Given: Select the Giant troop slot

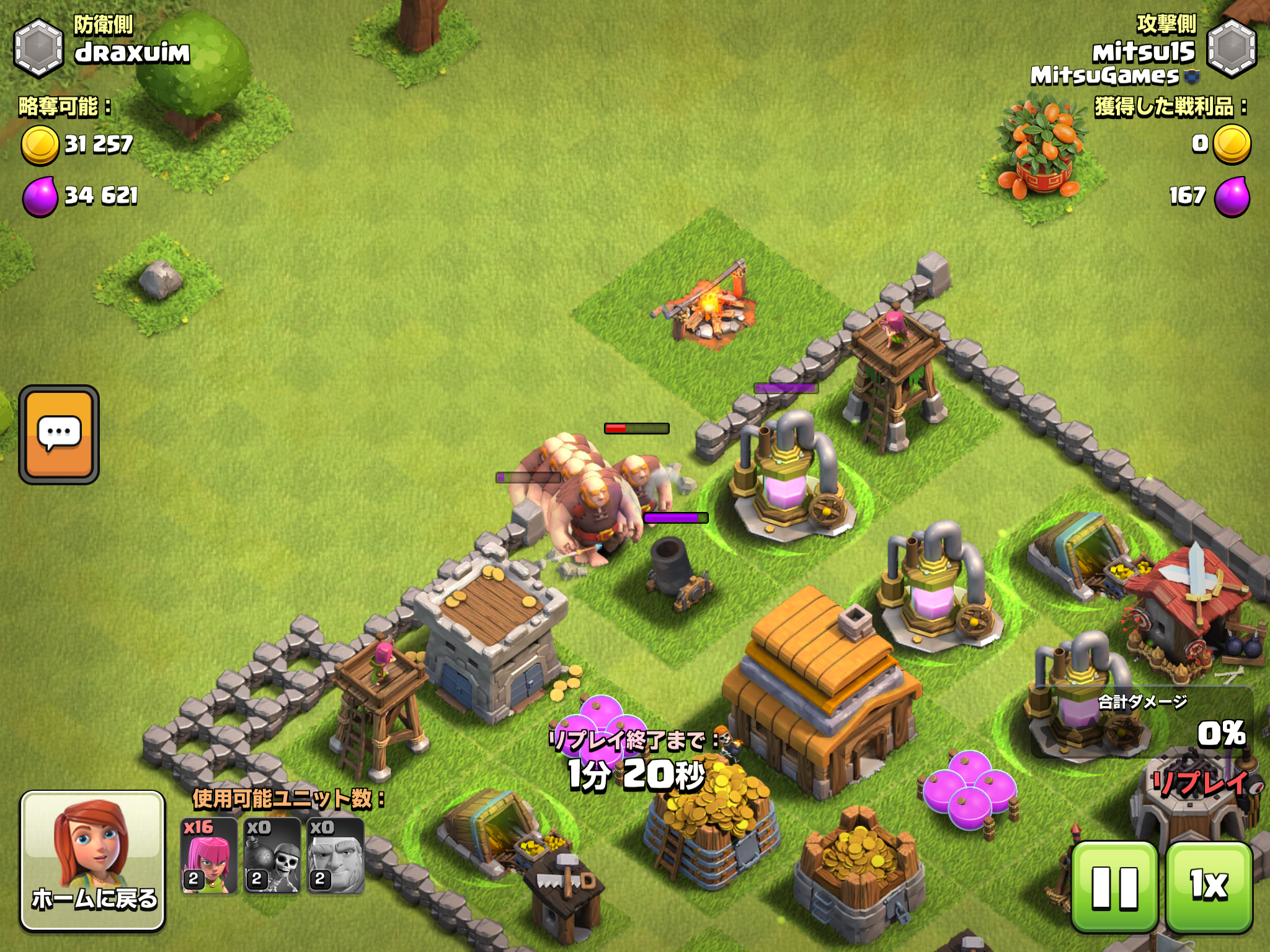Looking at the screenshot, I should [335, 856].
